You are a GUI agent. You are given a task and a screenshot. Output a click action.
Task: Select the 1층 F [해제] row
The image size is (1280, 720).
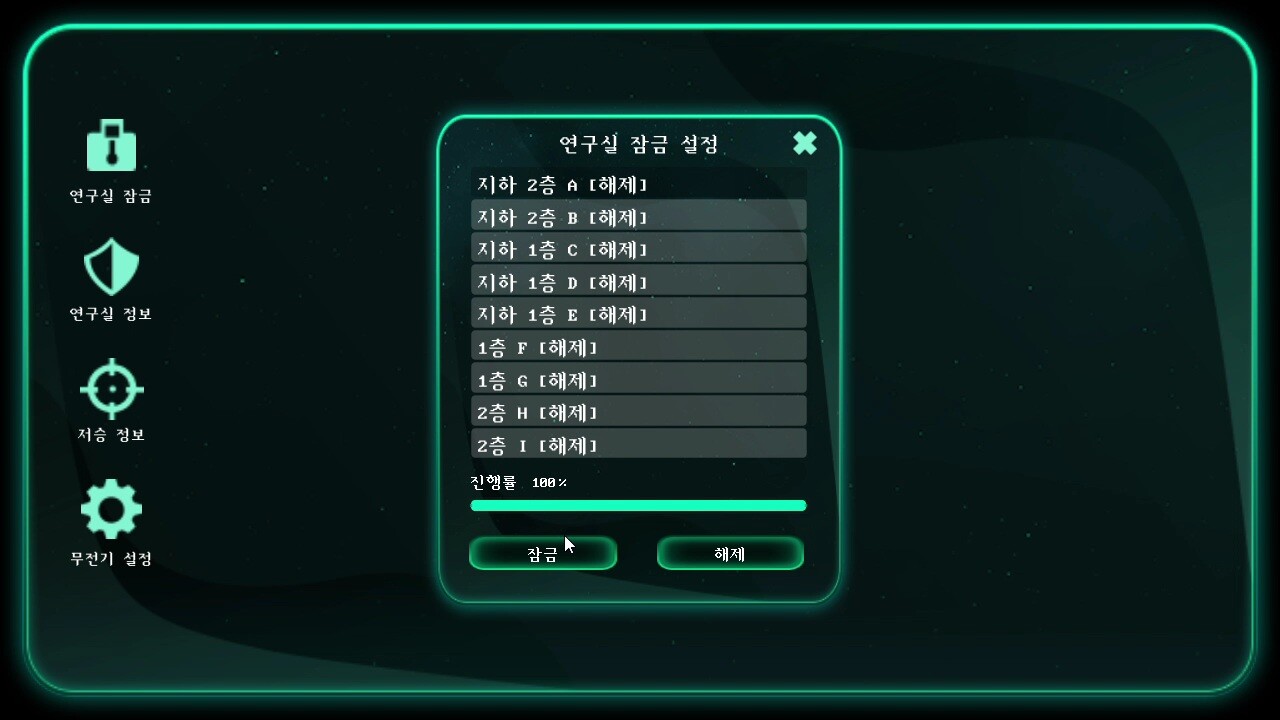pos(638,346)
